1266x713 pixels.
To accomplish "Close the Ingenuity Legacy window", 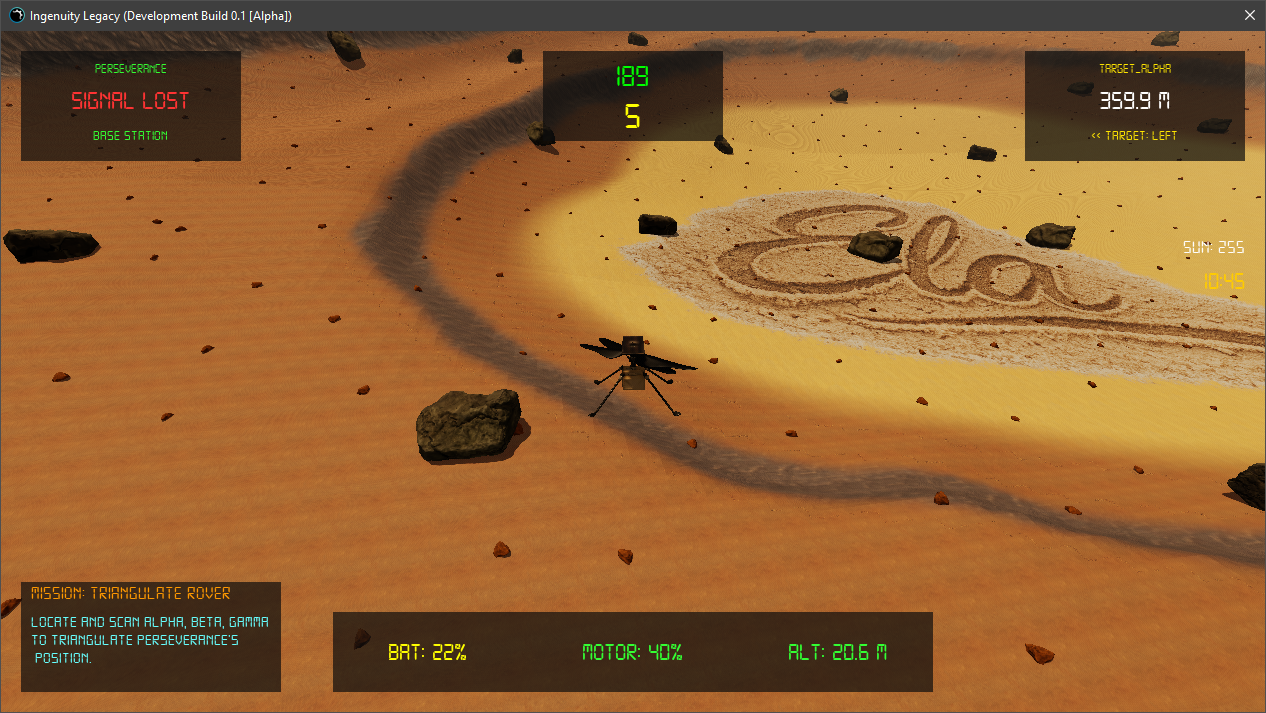I will point(1249,16).
